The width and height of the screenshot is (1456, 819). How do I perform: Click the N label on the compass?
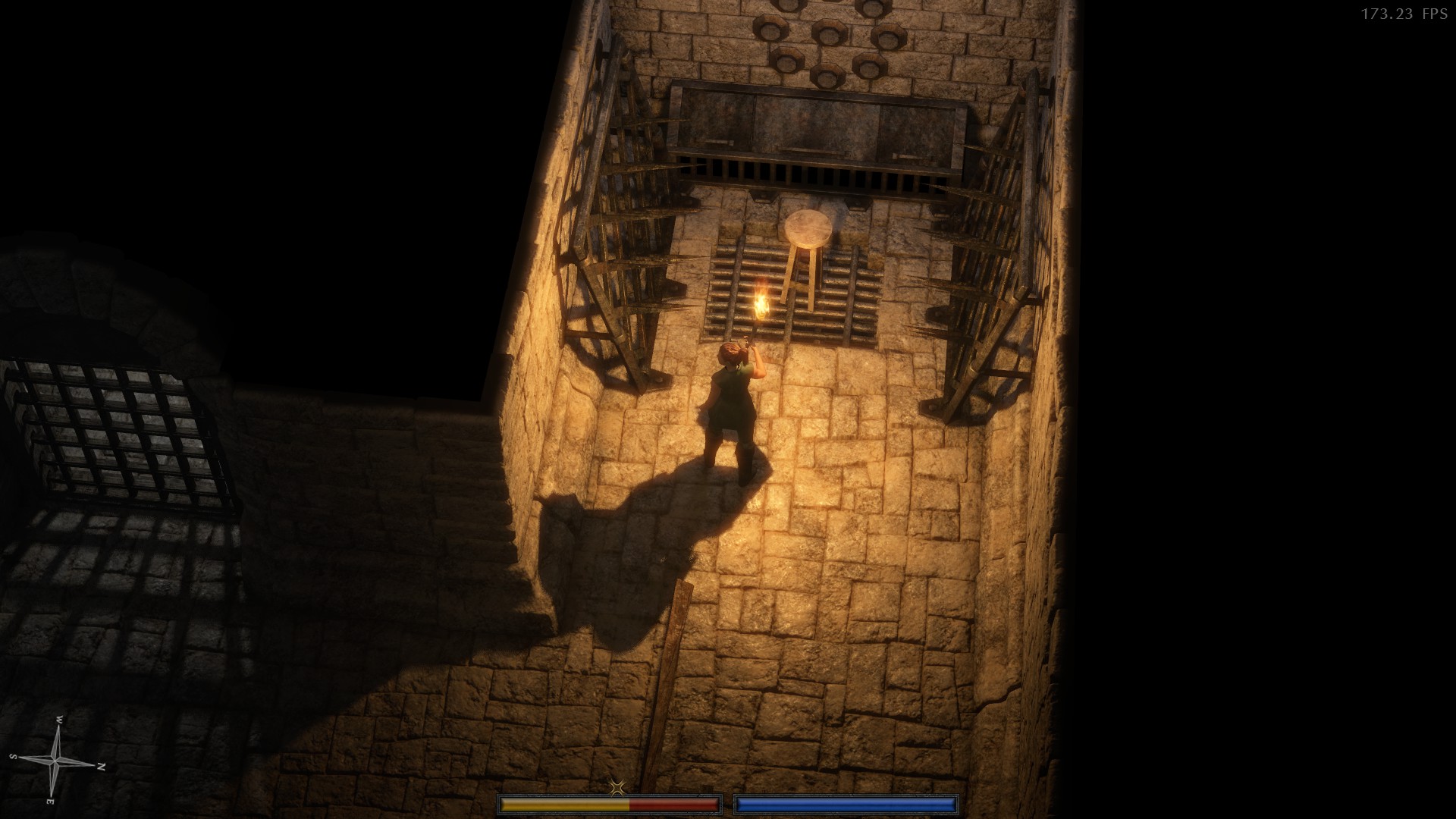tap(101, 767)
